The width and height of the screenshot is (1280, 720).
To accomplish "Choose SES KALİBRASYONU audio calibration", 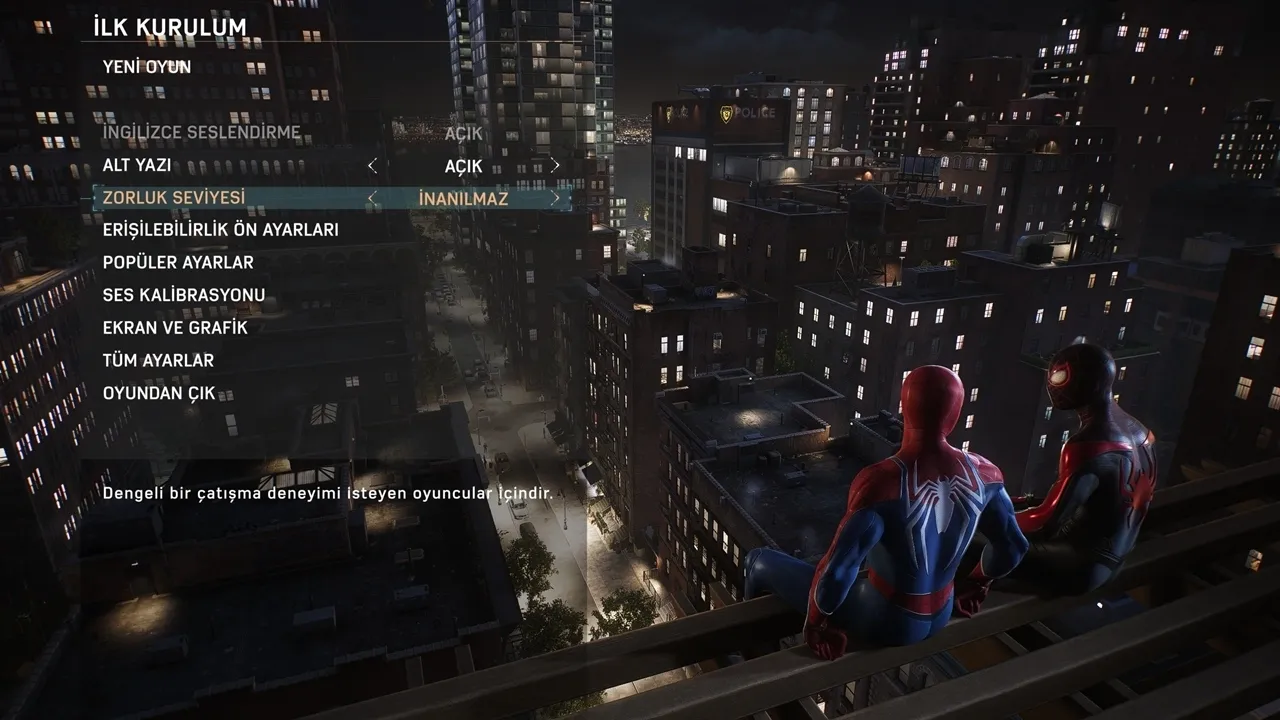I will 184,295.
